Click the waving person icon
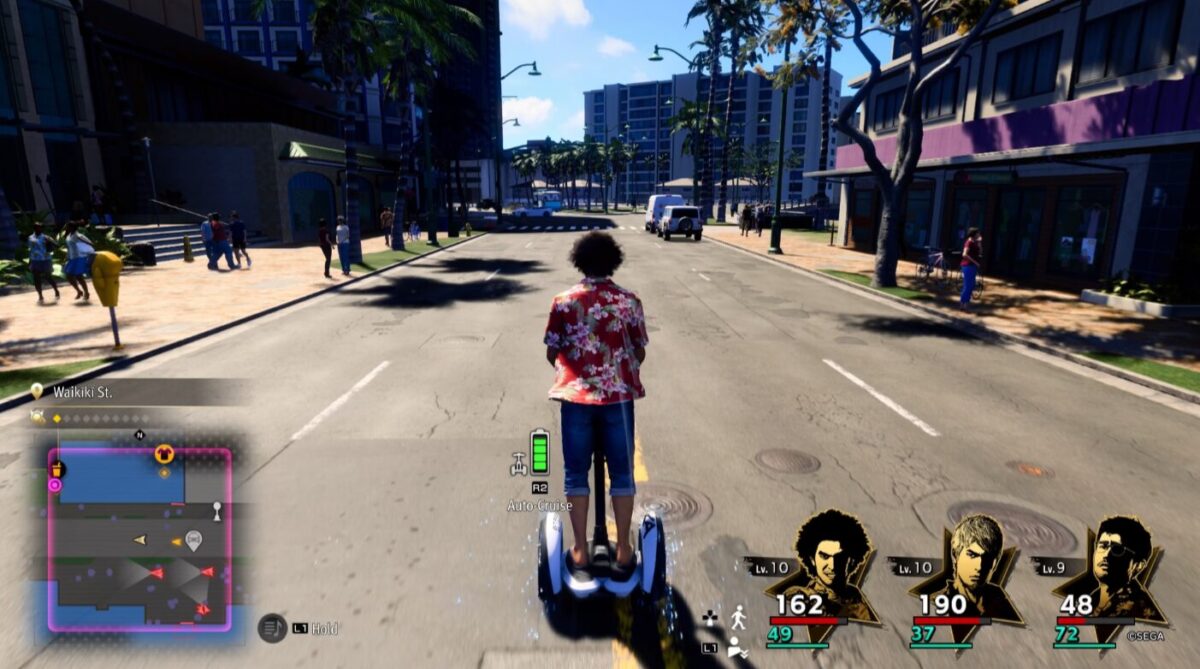This screenshot has width=1200, height=669. [737, 647]
